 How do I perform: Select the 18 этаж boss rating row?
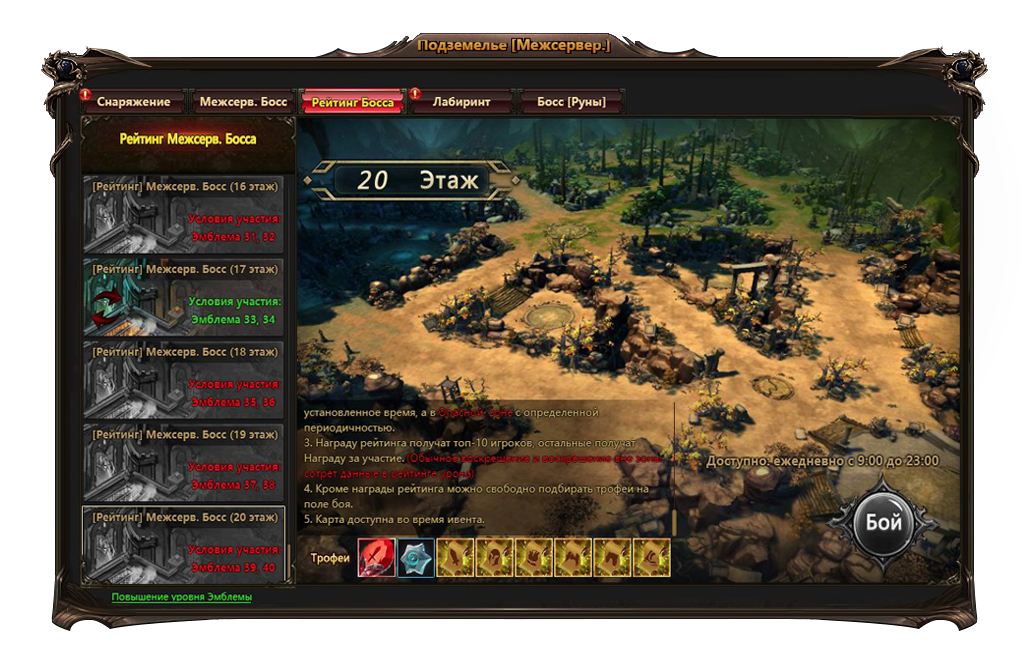point(184,380)
